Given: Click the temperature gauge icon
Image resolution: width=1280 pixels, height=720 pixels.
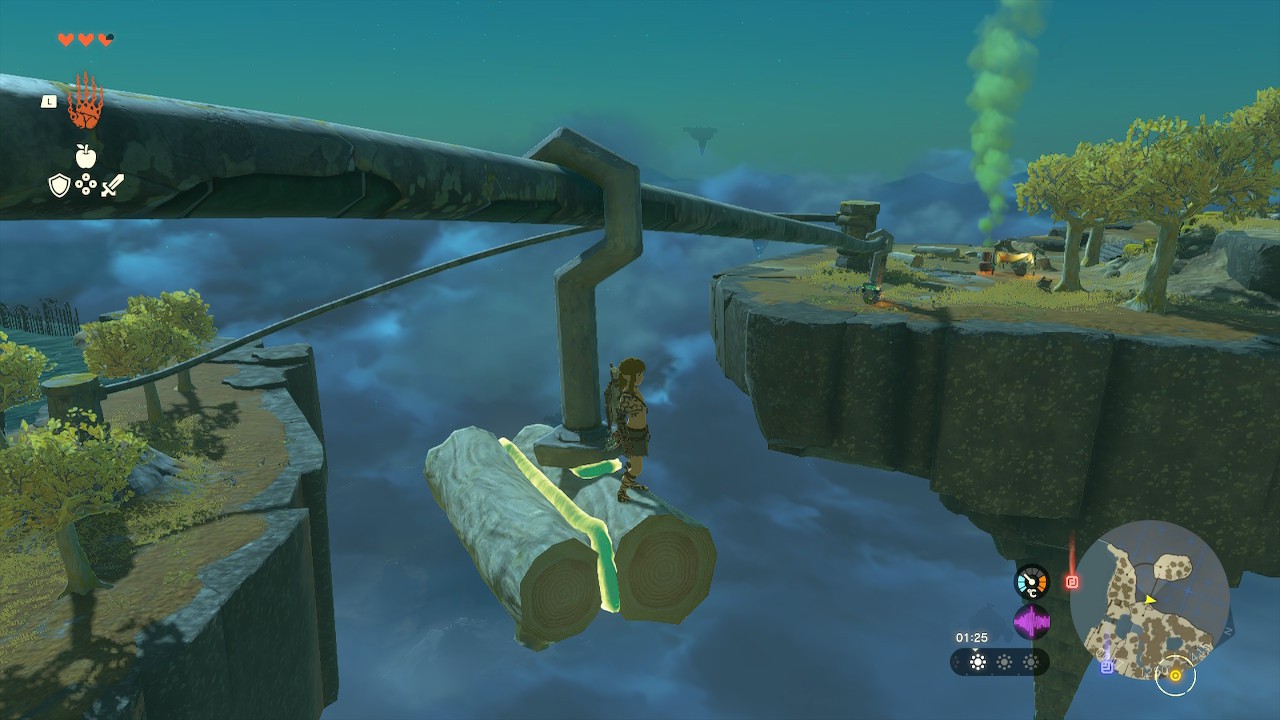Looking at the screenshot, I should coord(1031,582).
